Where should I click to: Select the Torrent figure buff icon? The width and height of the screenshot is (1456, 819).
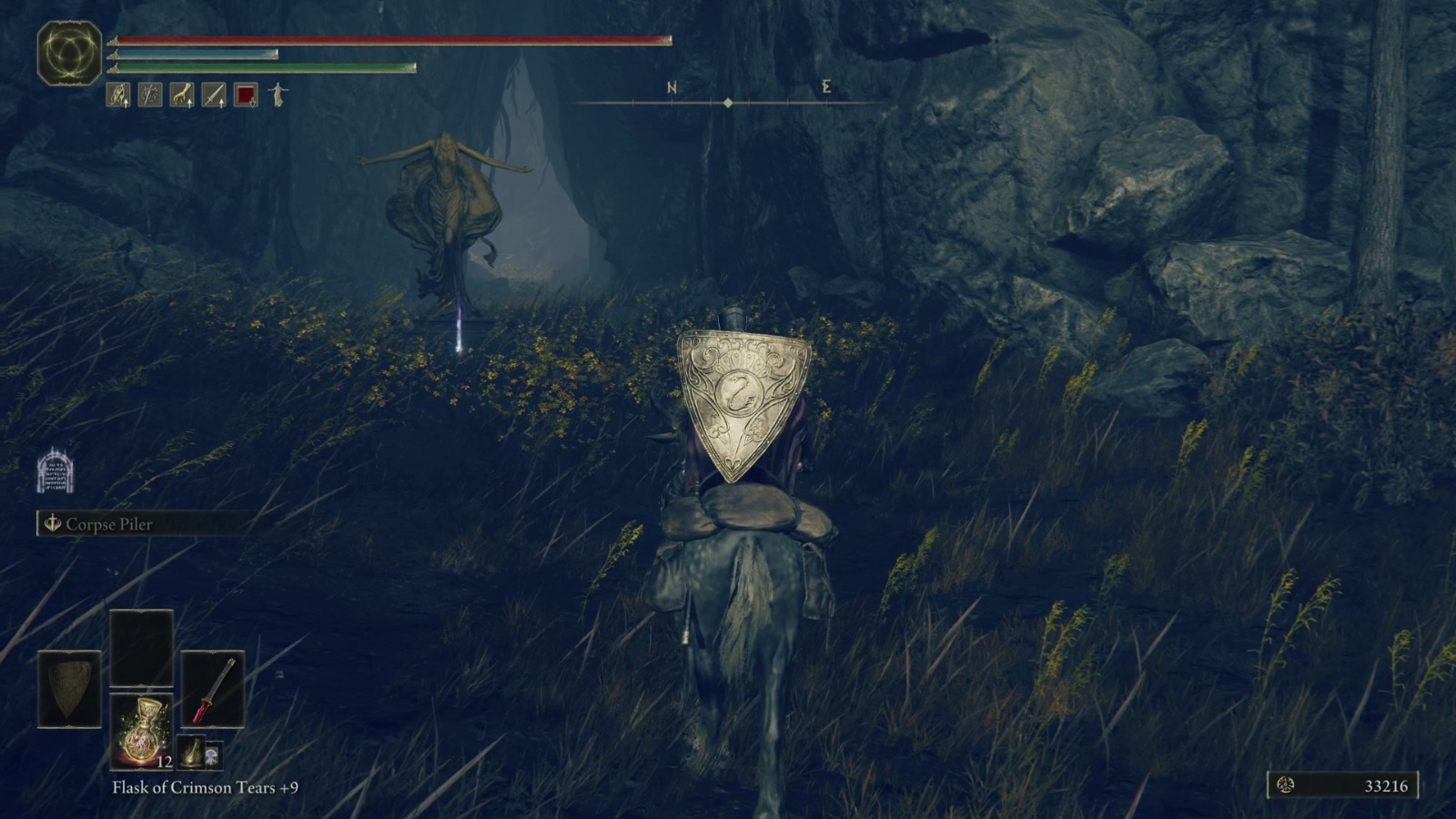pos(275,95)
